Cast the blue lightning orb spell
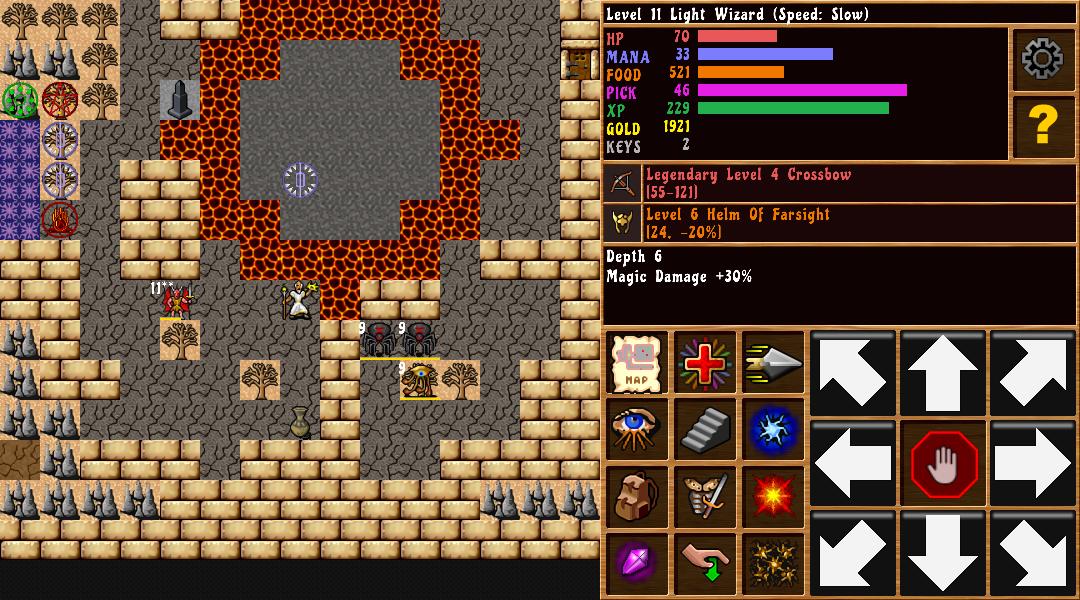Viewport: 1080px width, 600px height. pyautogui.click(x=773, y=429)
